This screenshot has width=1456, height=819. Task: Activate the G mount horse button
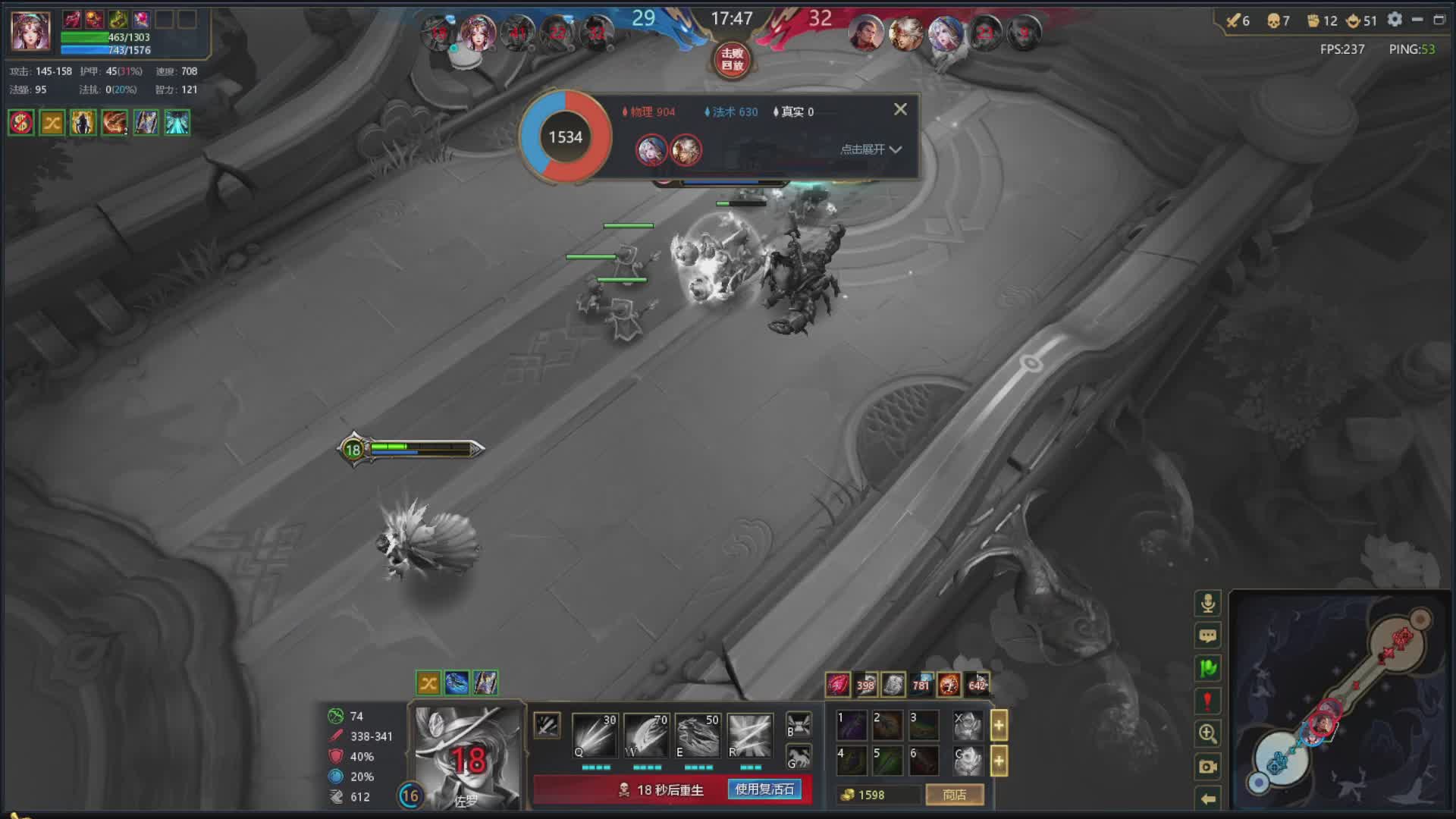tap(799, 757)
